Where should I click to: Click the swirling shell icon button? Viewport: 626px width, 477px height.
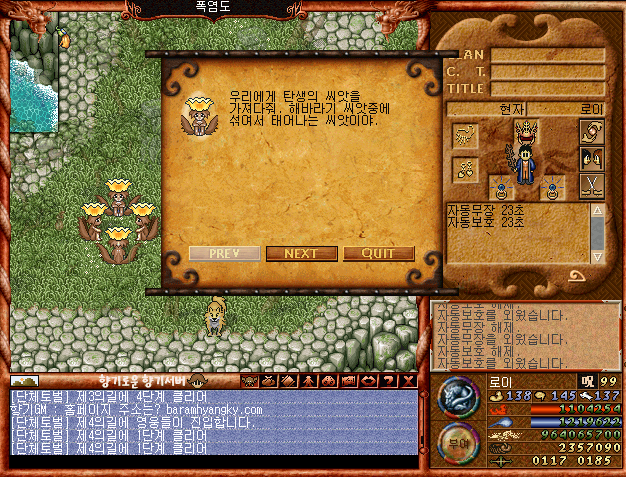[592, 131]
